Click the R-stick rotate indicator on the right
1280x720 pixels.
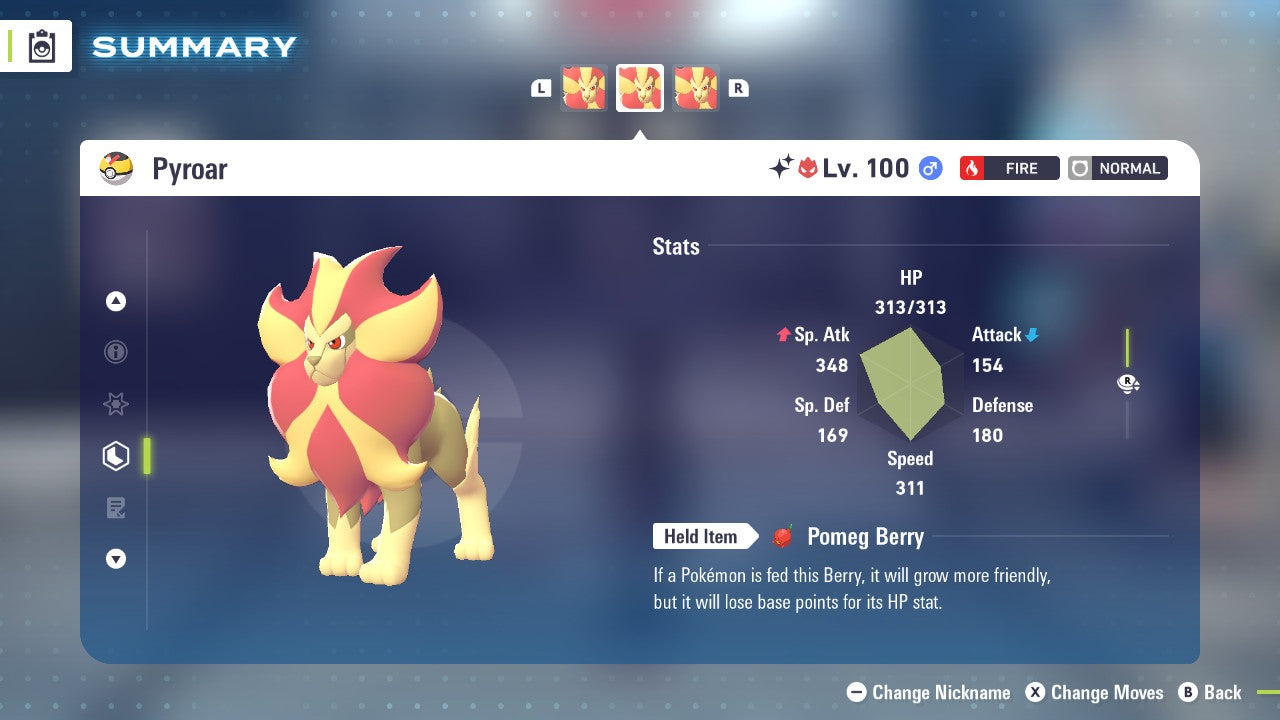pyautogui.click(x=1128, y=383)
